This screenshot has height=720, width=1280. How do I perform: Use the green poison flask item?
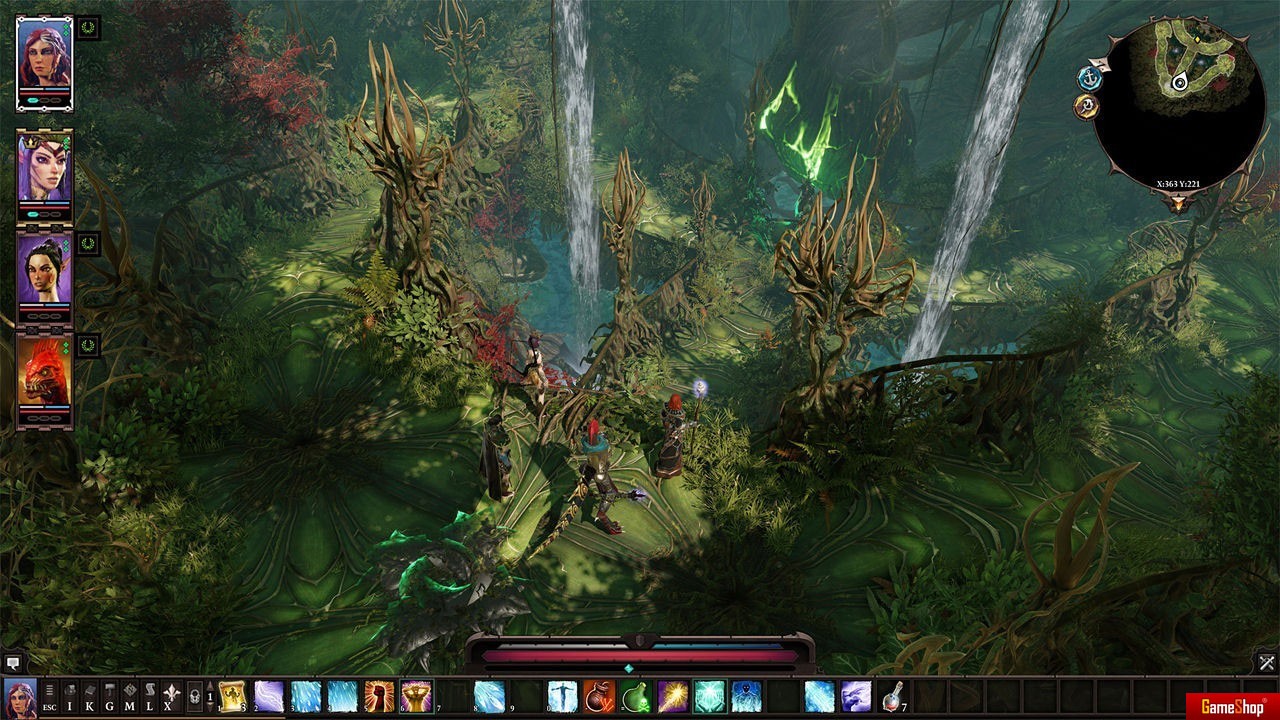pos(636,696)
